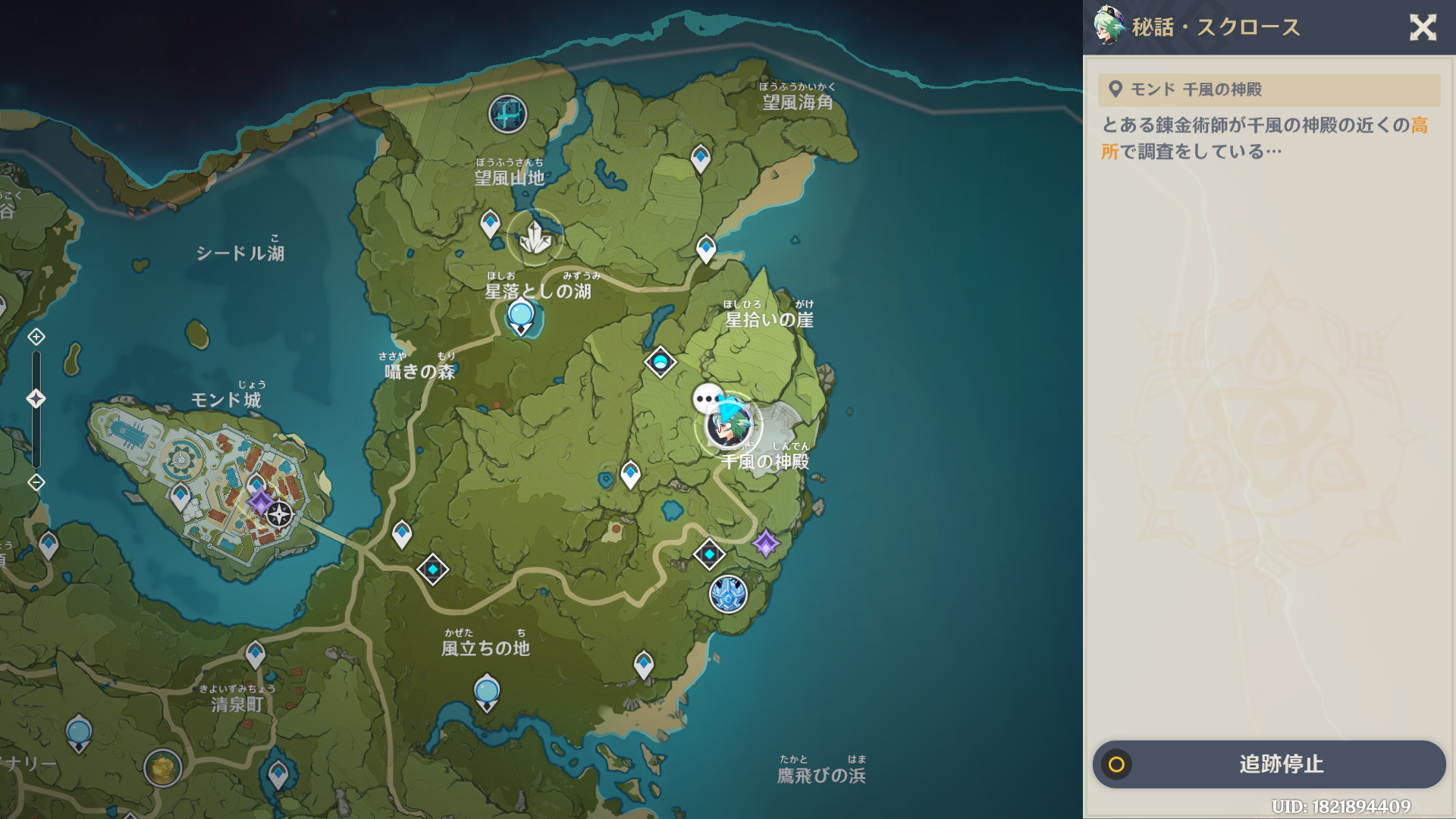Select the blue orb pin on 星落としの湖

point(521,315)
